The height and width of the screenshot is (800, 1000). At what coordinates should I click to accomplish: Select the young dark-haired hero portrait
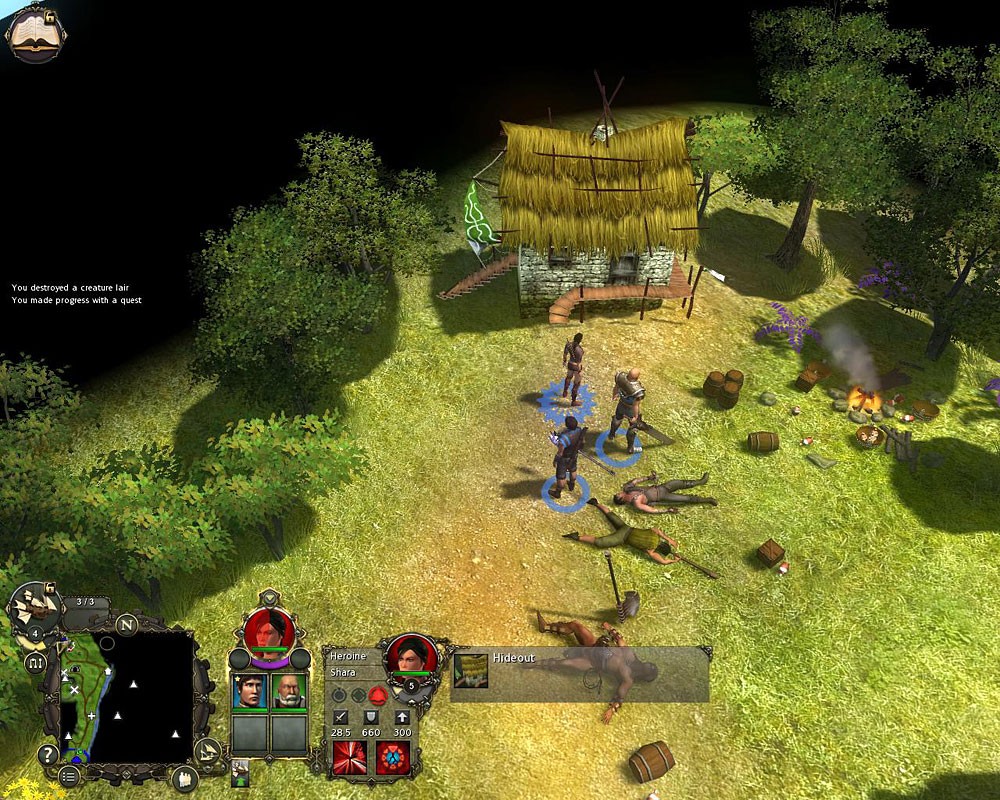(x=250, y=691)
